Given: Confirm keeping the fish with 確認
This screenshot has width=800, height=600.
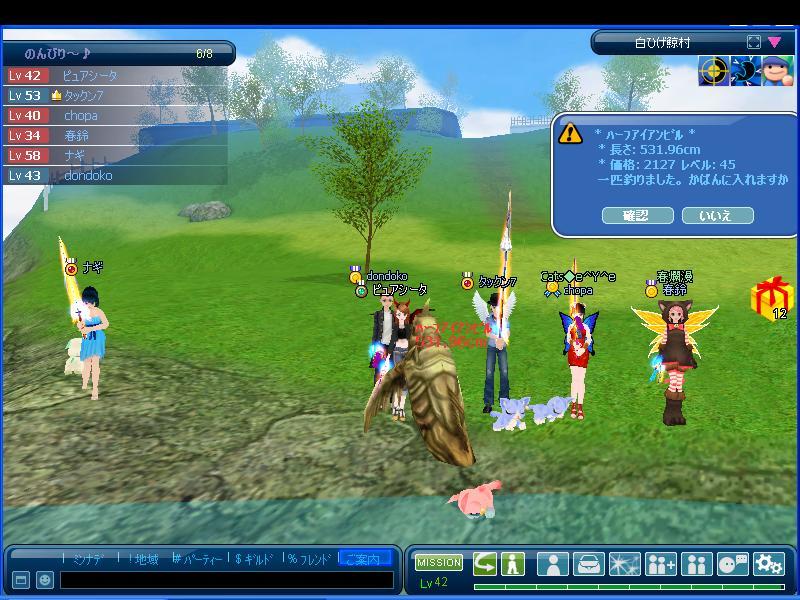Looking at the screenshot, I should click(636, 215).
